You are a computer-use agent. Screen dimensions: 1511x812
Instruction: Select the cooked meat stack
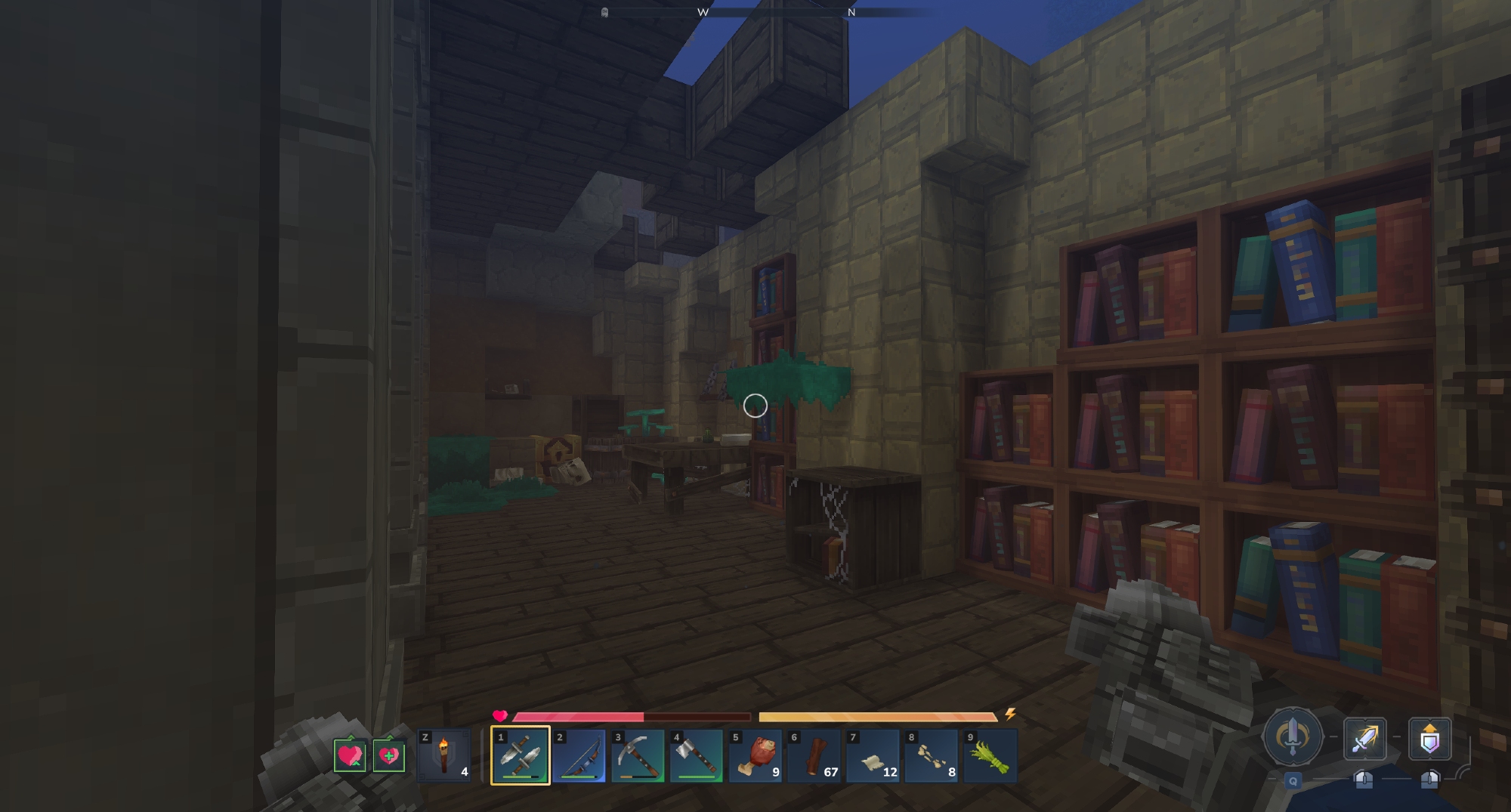click(755, 755)
